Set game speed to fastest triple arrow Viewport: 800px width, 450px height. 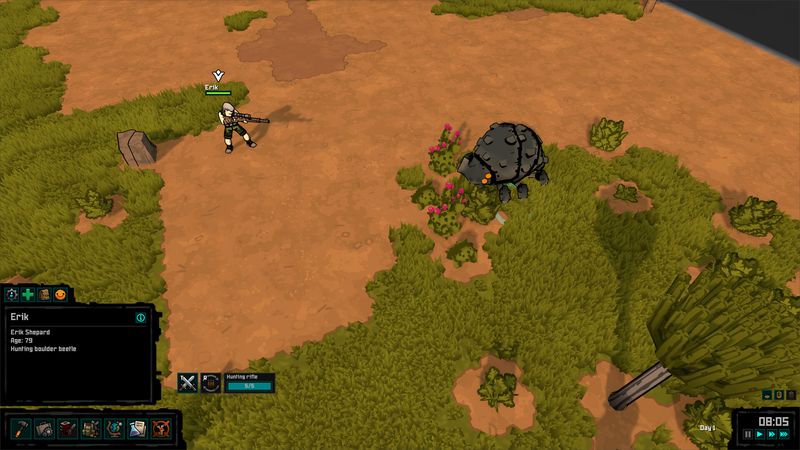coord(784,435)
